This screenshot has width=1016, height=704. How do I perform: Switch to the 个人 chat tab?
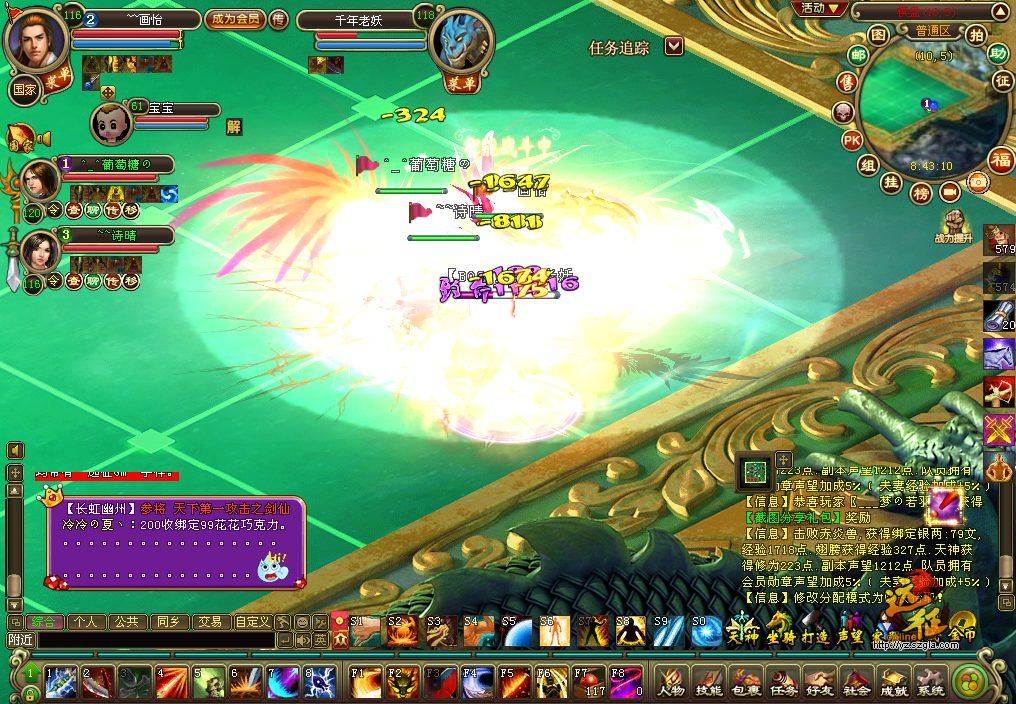tap(85, 621)
